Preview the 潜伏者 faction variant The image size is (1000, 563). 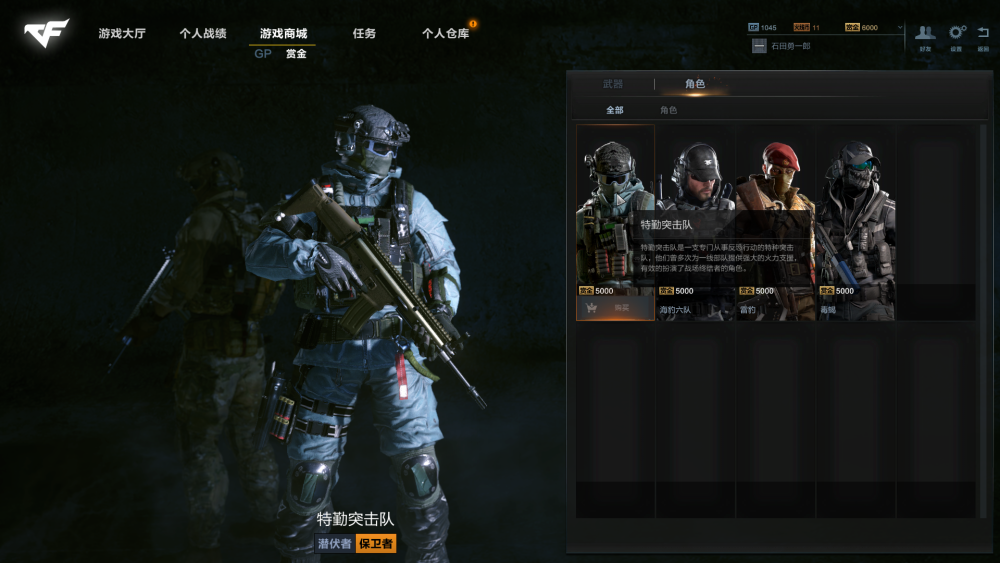point(334,544)
